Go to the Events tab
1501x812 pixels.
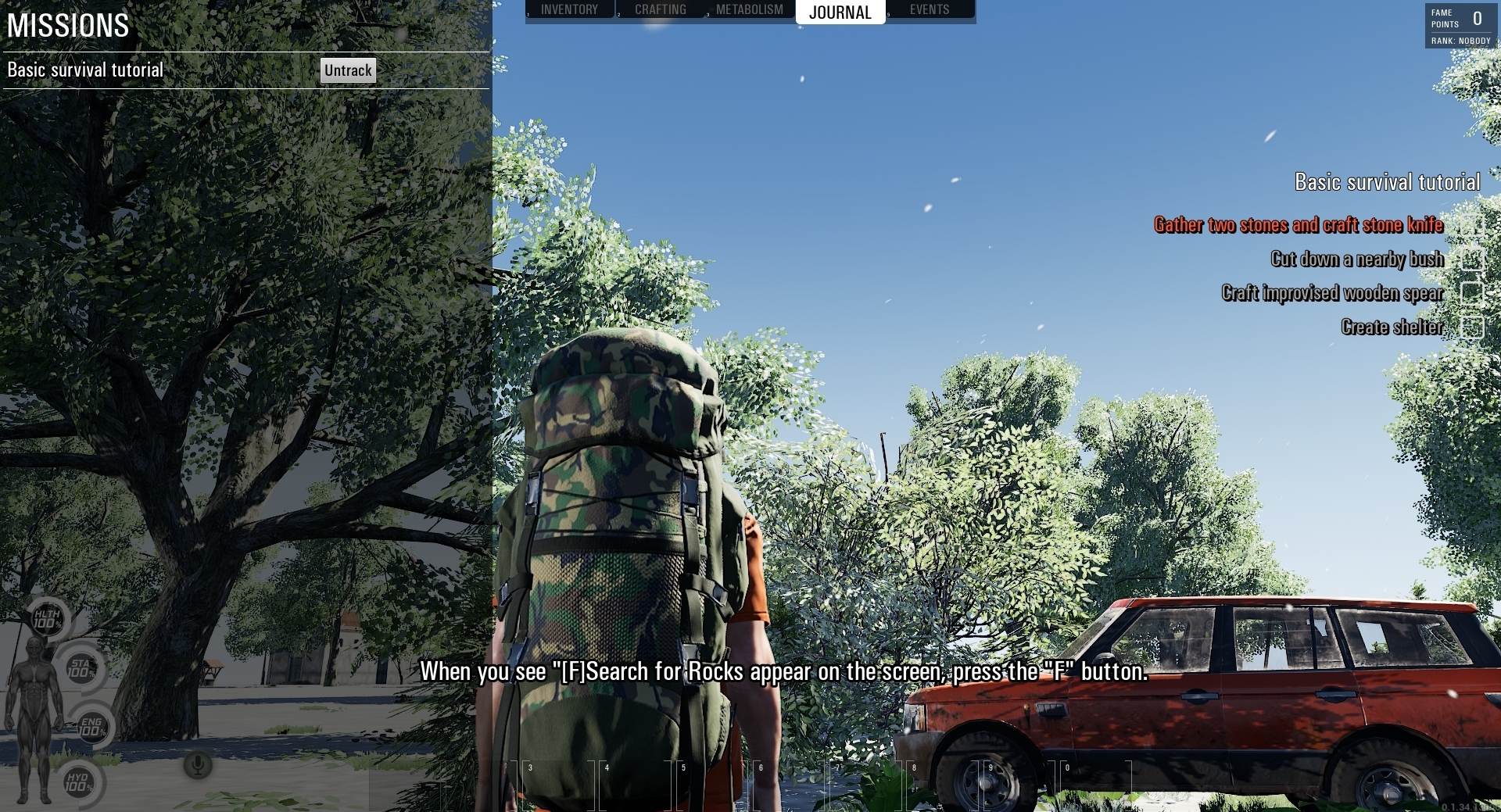pos(929,9)
